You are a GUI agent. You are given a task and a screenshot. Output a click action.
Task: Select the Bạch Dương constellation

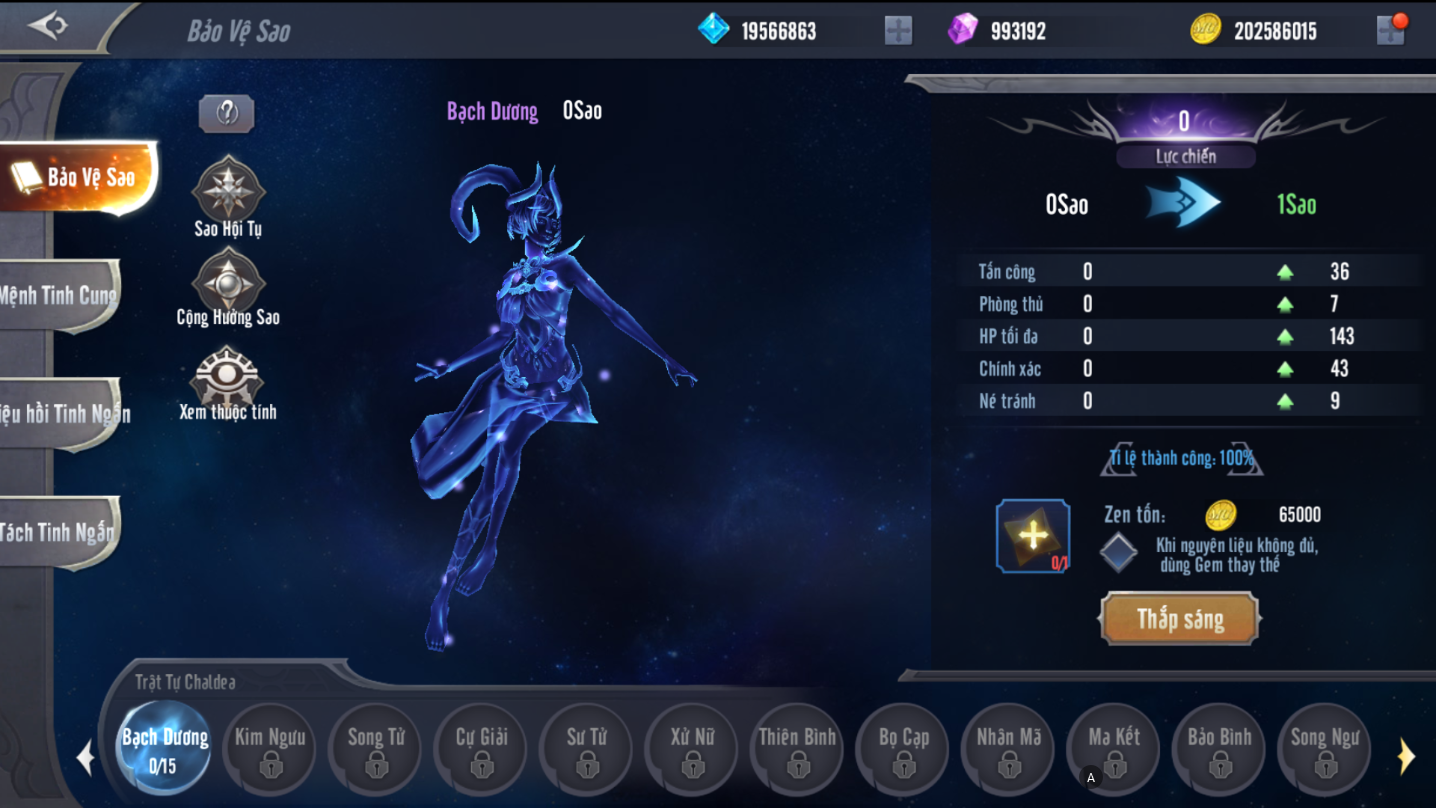(164, 749)
